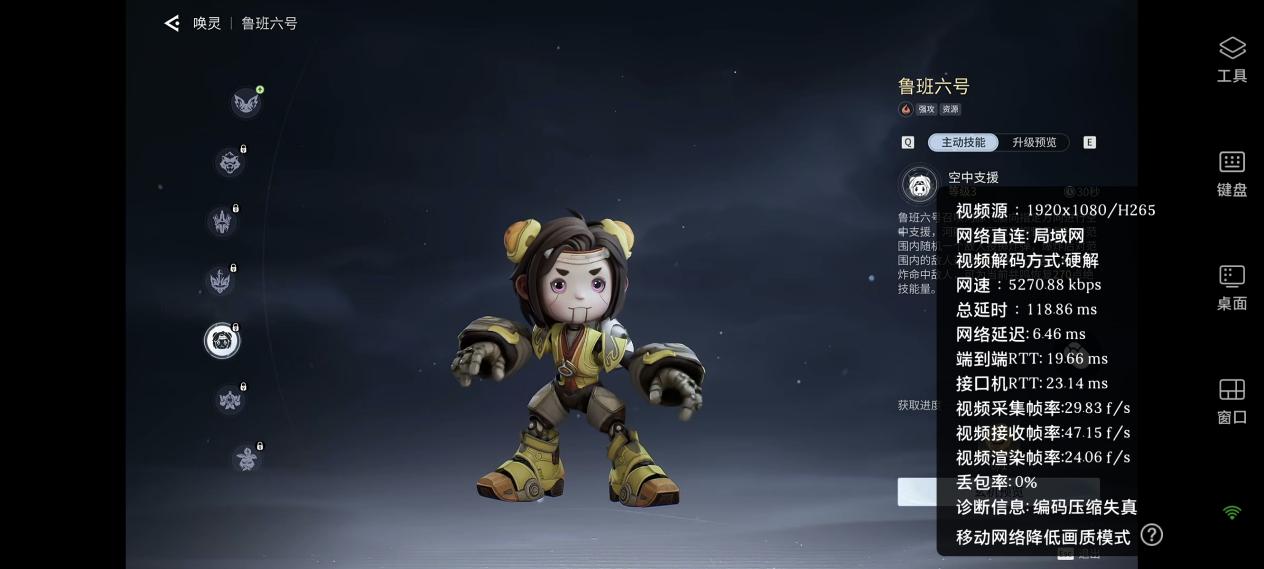
Task: Show the 键盘 virtual keyboard
Action: pyautogui.click(x=1232, y=173)
